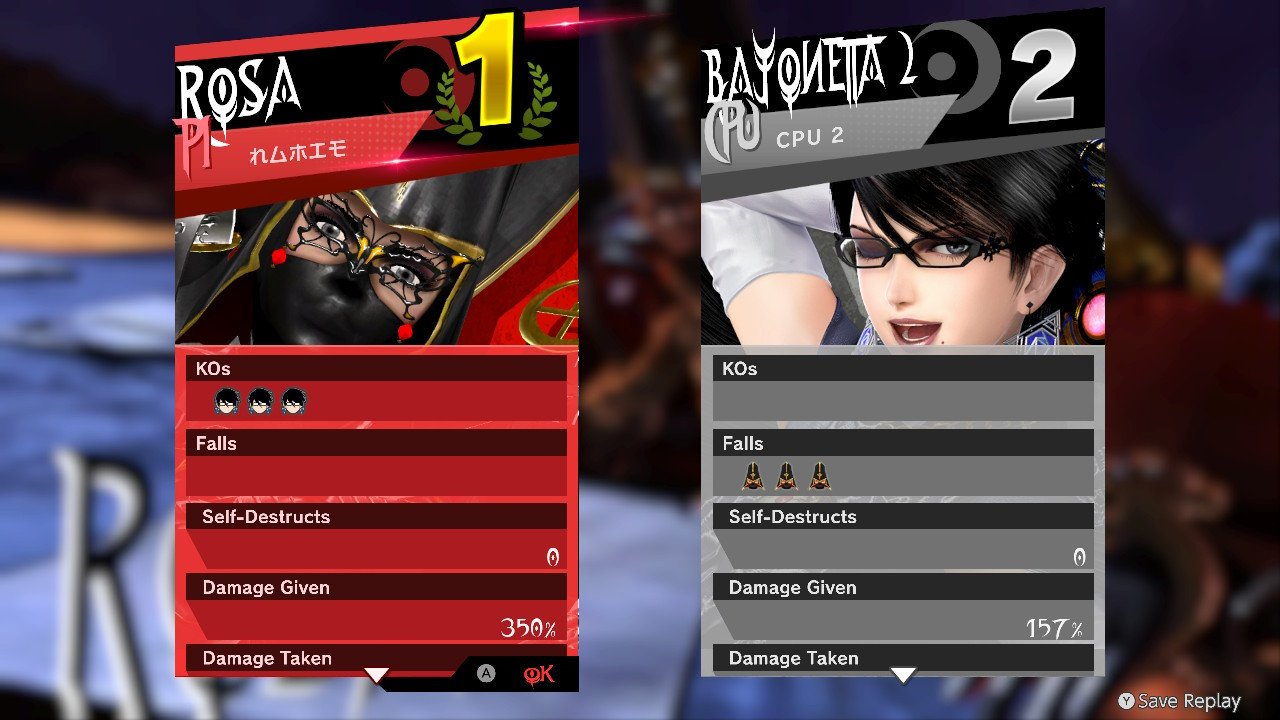Click ROSA's 350% Damage Given value
1280x720 pixels.
point(525,627)
